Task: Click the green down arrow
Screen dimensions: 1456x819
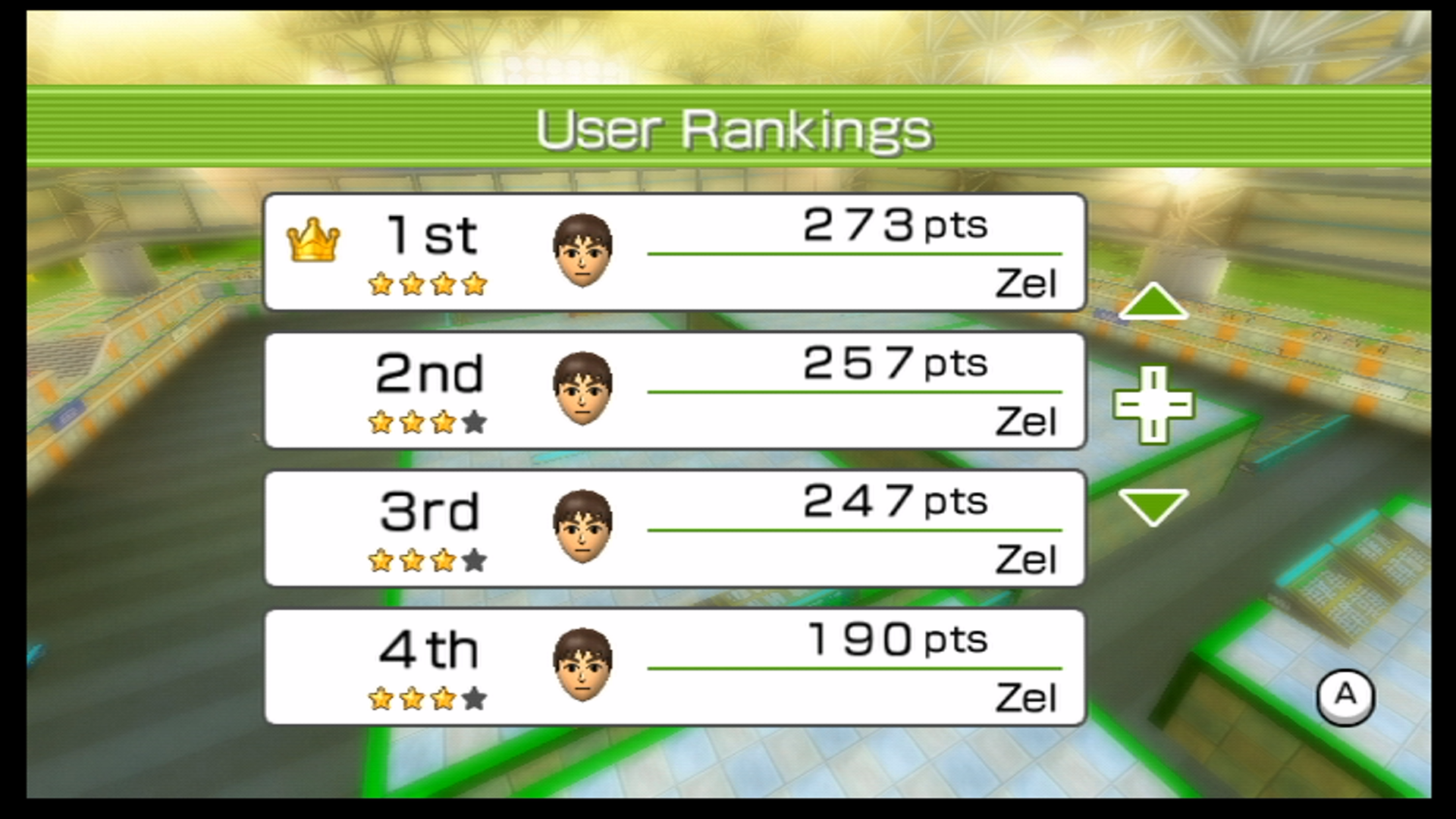Action: coord(1153,506)
